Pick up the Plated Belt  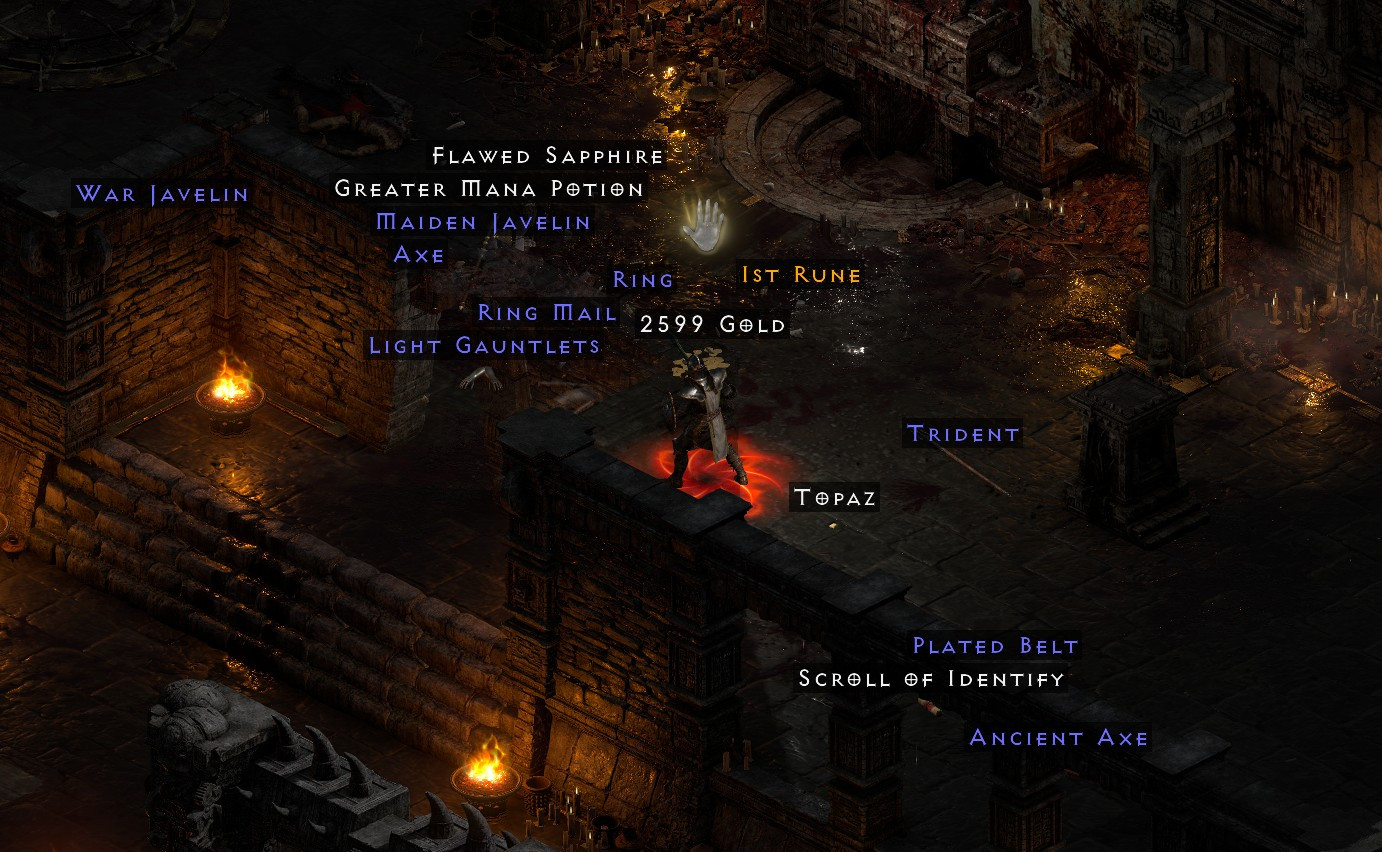pyautogui.click(x=993, y=646)
